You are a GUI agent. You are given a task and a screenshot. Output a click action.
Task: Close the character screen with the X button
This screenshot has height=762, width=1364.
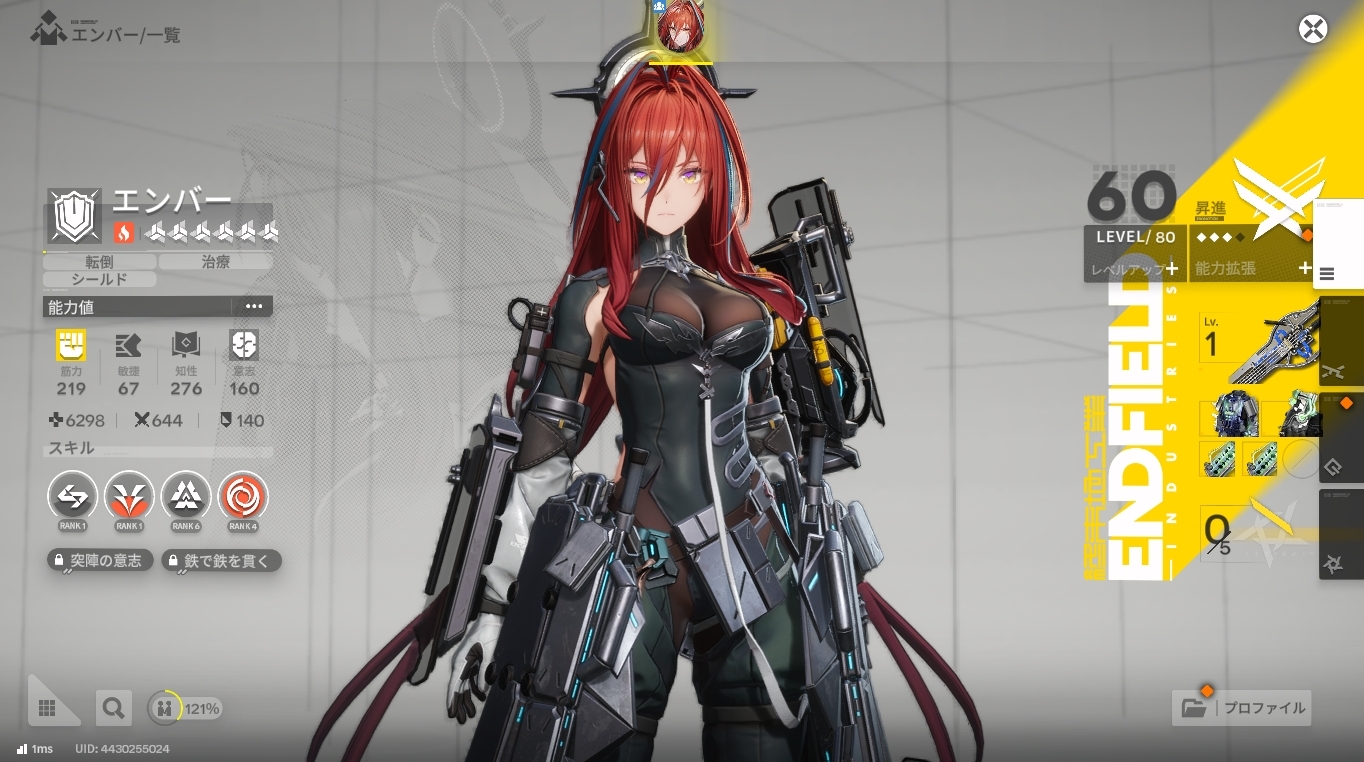(1313, 29)
